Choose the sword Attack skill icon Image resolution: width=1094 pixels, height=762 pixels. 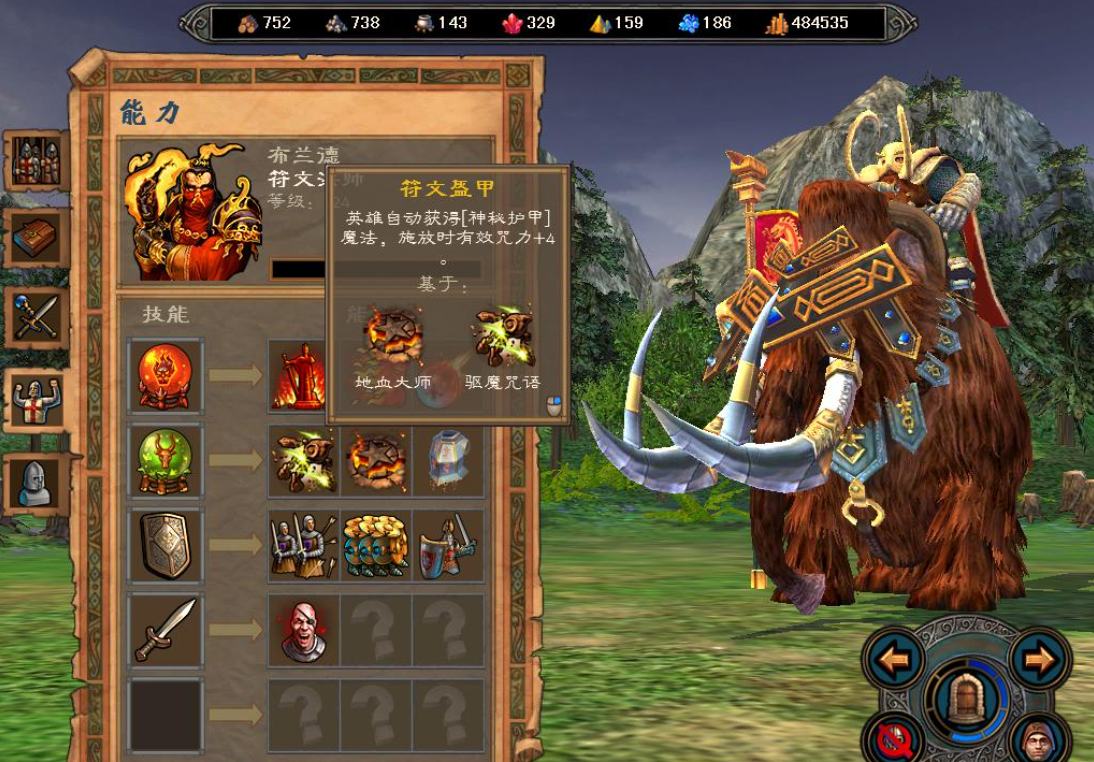[166, 629]
